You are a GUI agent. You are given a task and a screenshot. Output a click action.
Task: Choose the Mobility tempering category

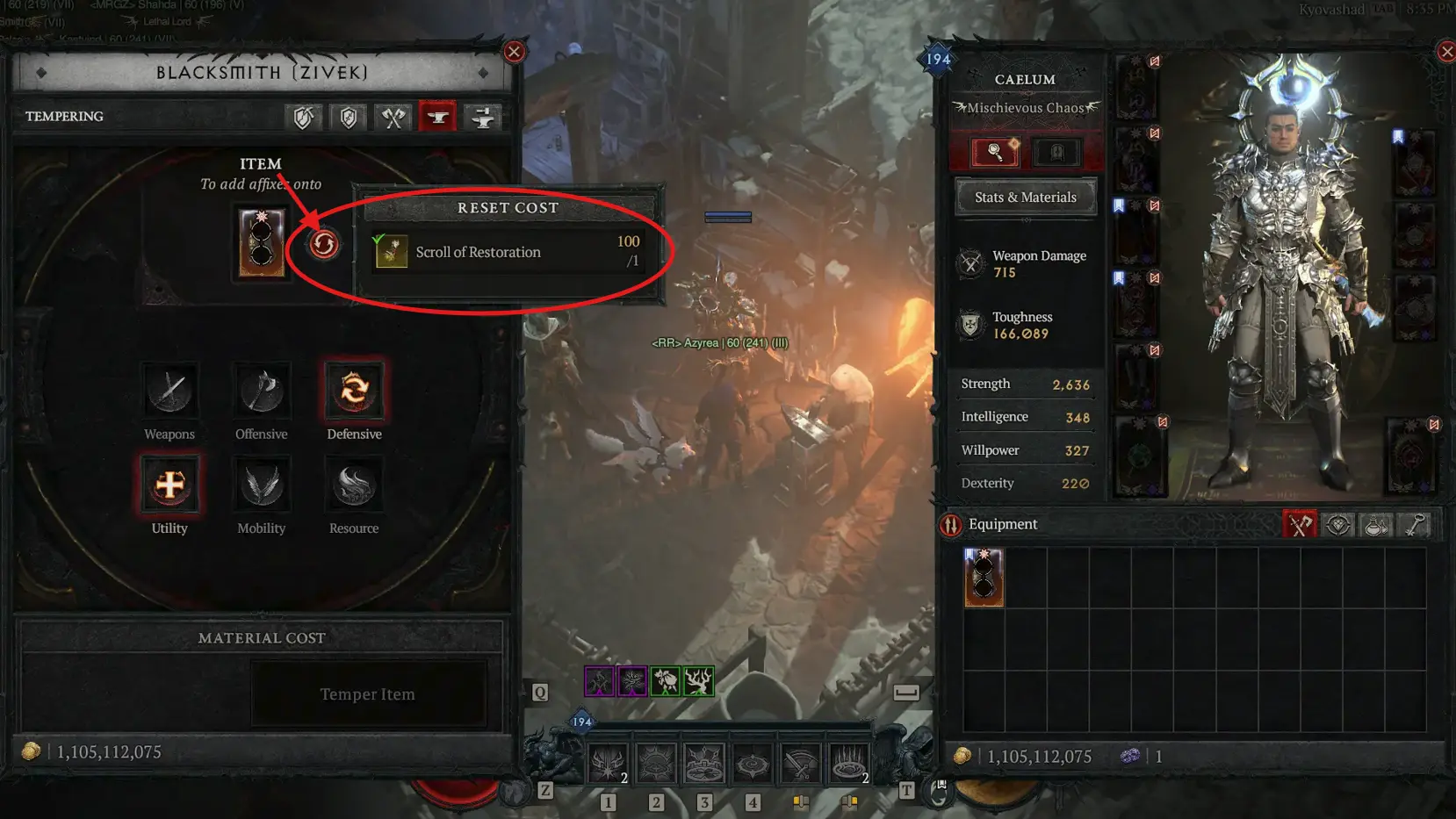(262, 485)
